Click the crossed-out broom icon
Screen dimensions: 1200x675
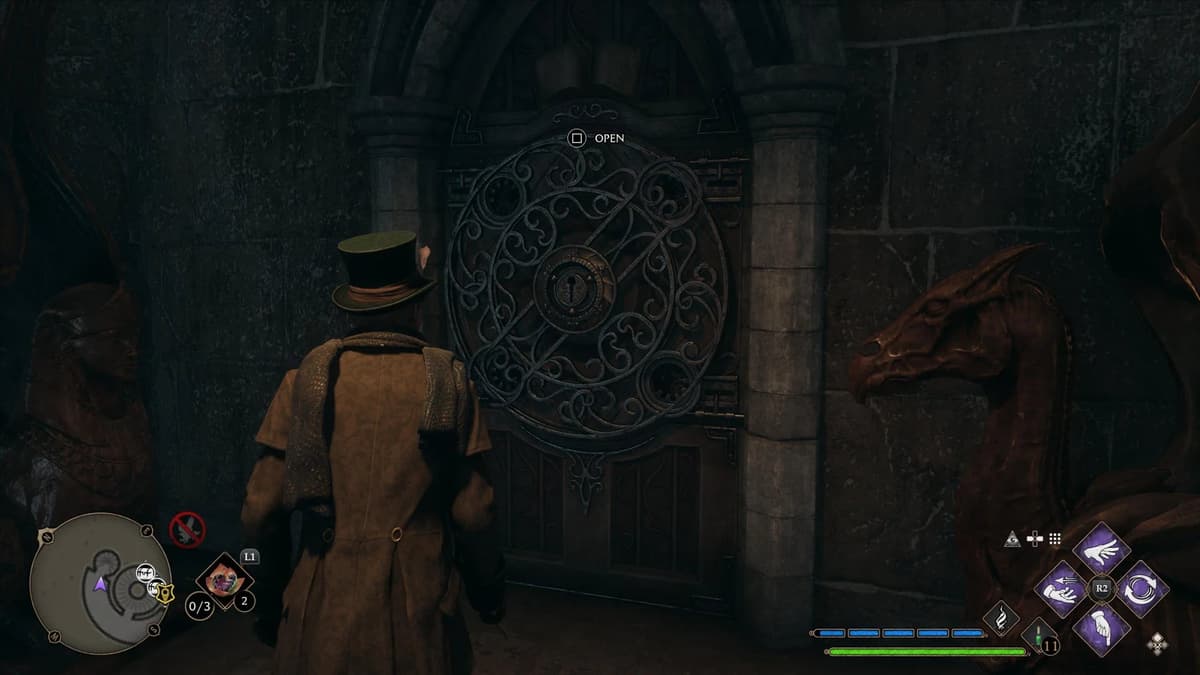click(x=187, y=529)
